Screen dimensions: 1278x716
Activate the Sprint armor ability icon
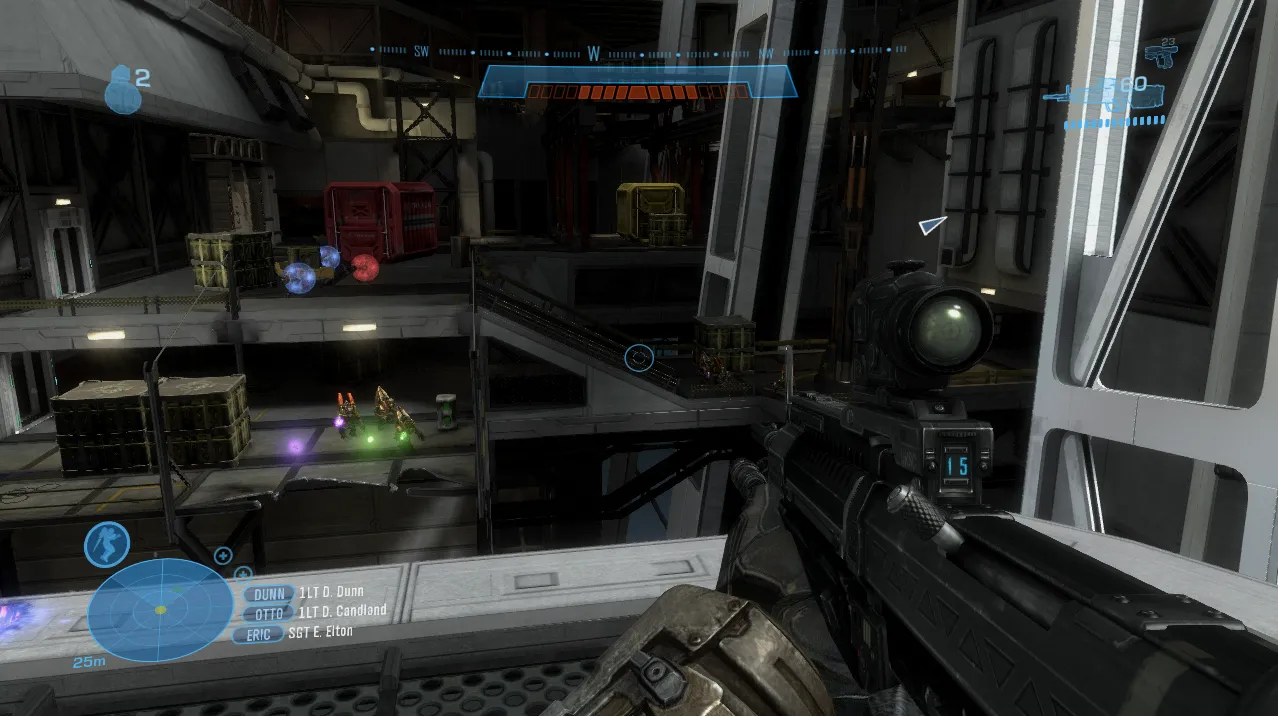point(107,544)
